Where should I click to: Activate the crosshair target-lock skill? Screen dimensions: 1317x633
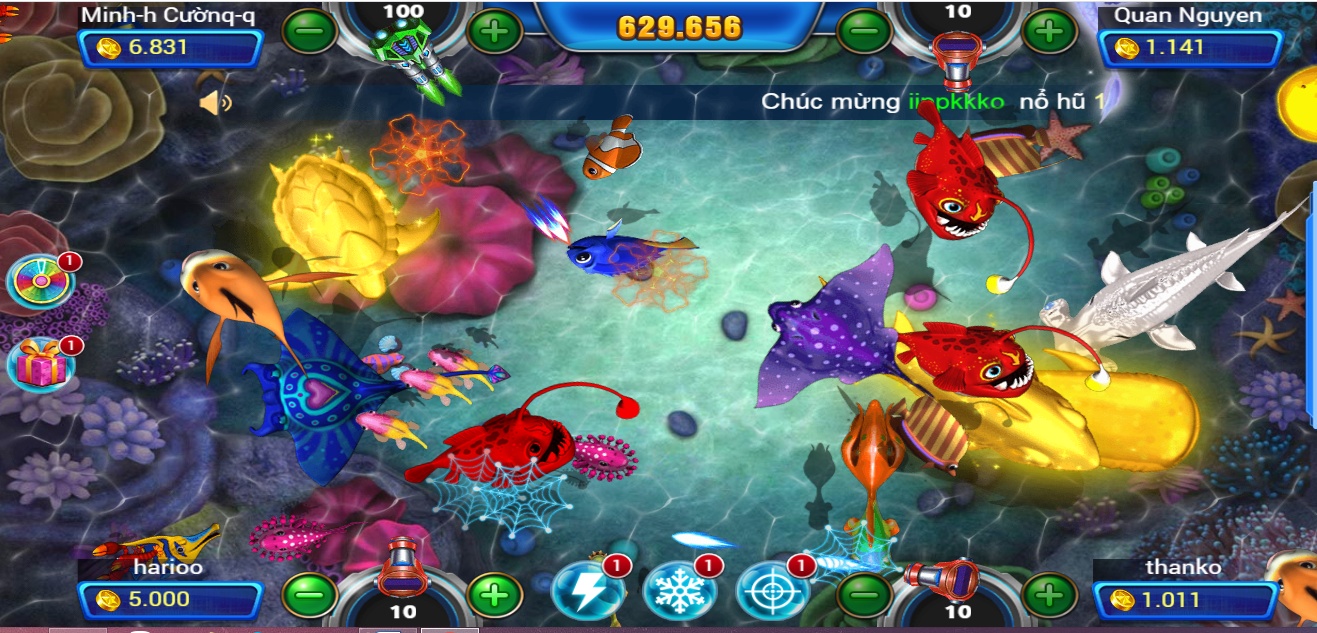771,590
